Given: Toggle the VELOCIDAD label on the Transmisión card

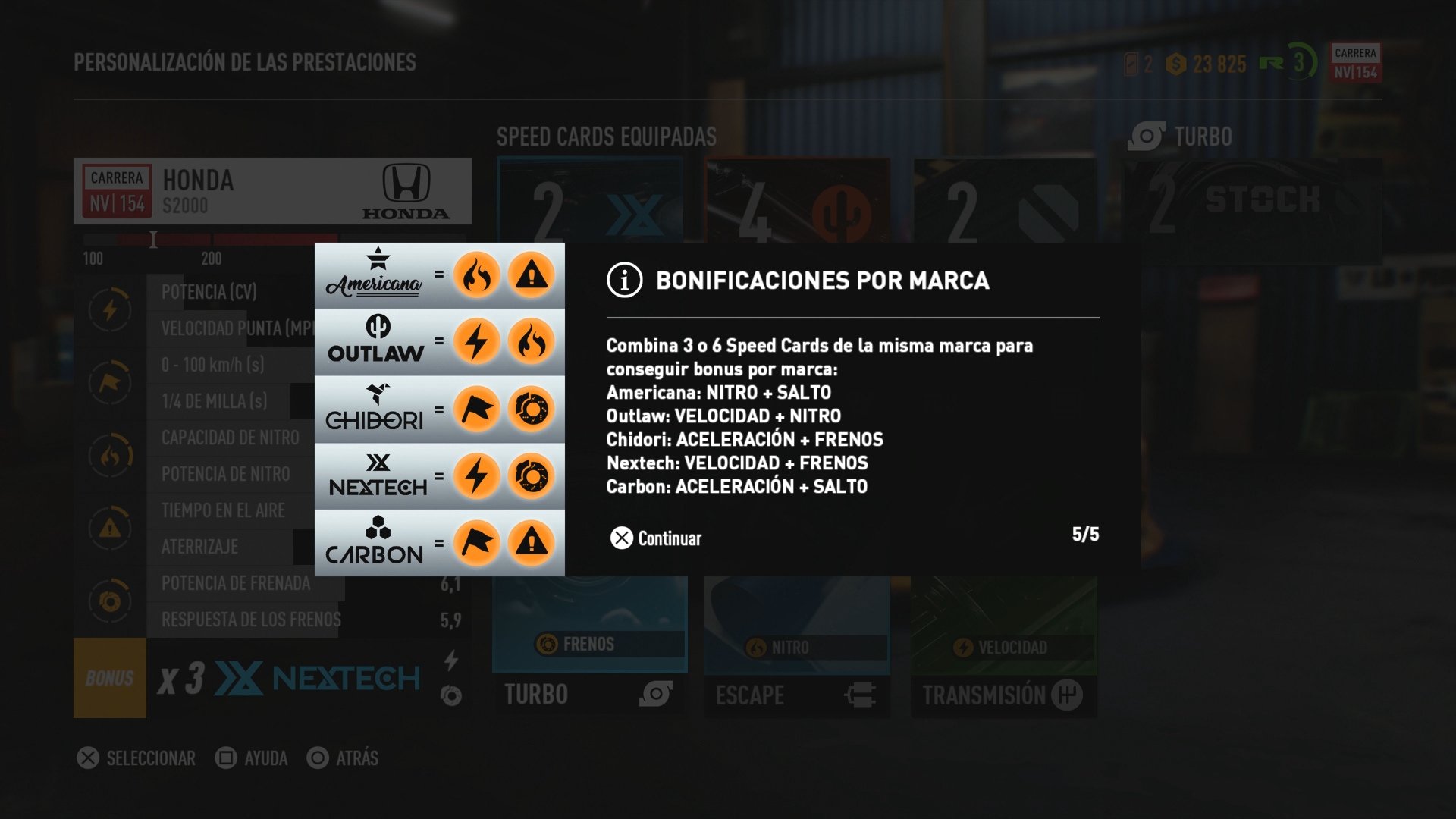Looking at the screenshot, I should click(x=1003, y=647).
